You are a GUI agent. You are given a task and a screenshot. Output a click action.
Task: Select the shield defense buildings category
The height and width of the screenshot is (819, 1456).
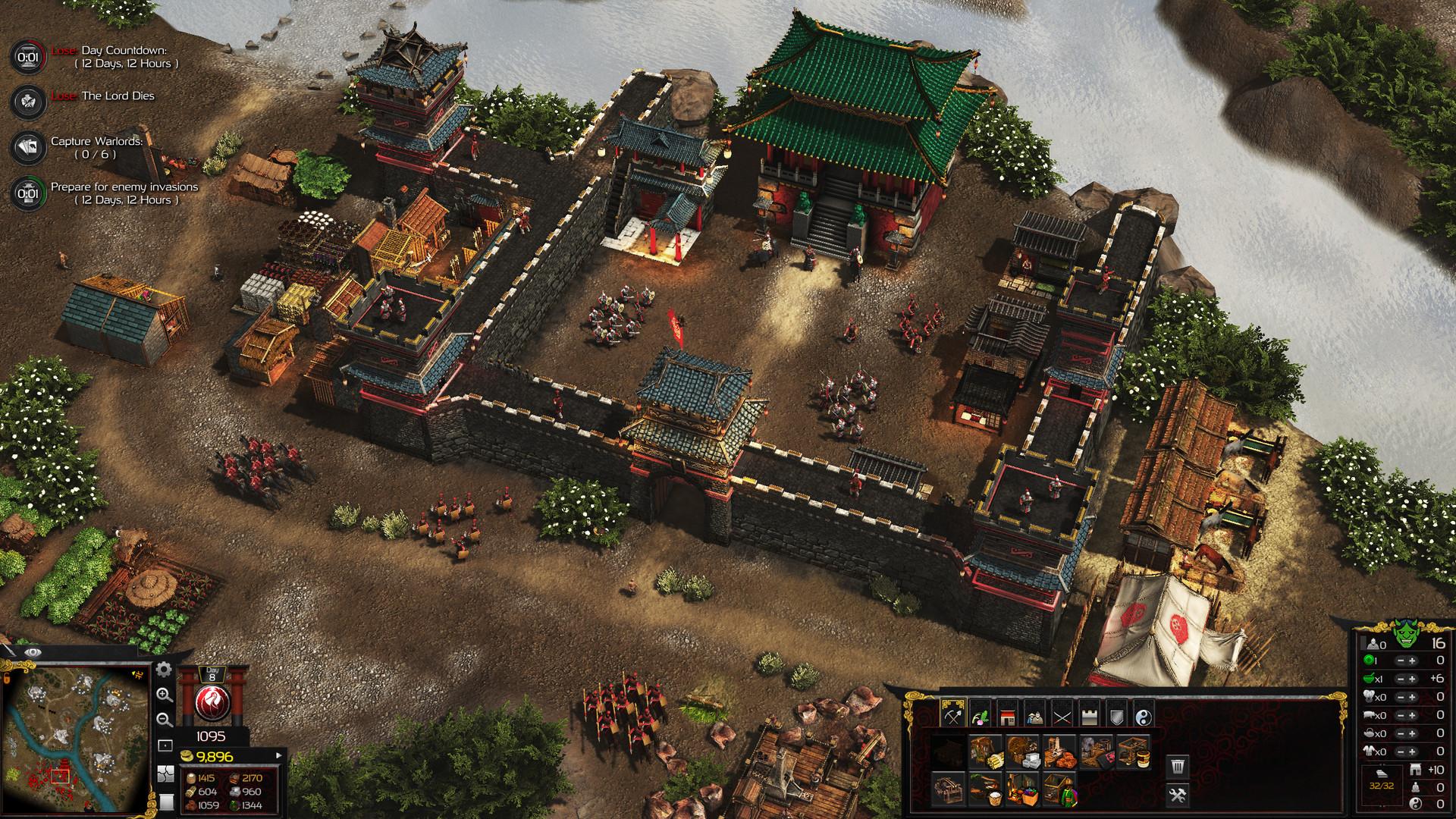point(1118,715)
